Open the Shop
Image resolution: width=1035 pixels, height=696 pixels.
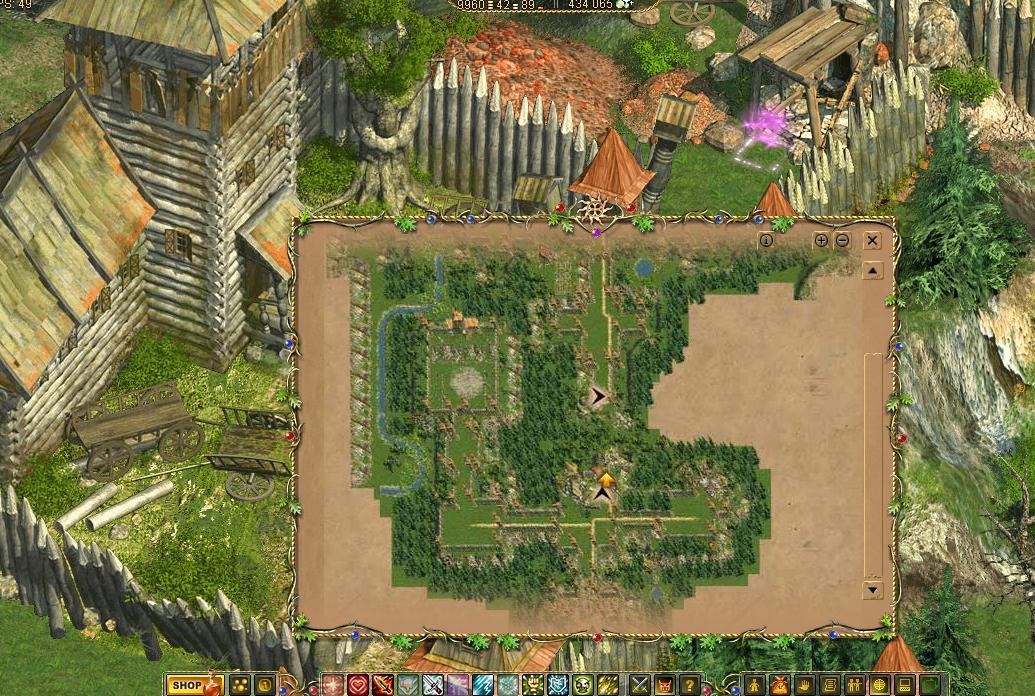click(x=194, y=685)
